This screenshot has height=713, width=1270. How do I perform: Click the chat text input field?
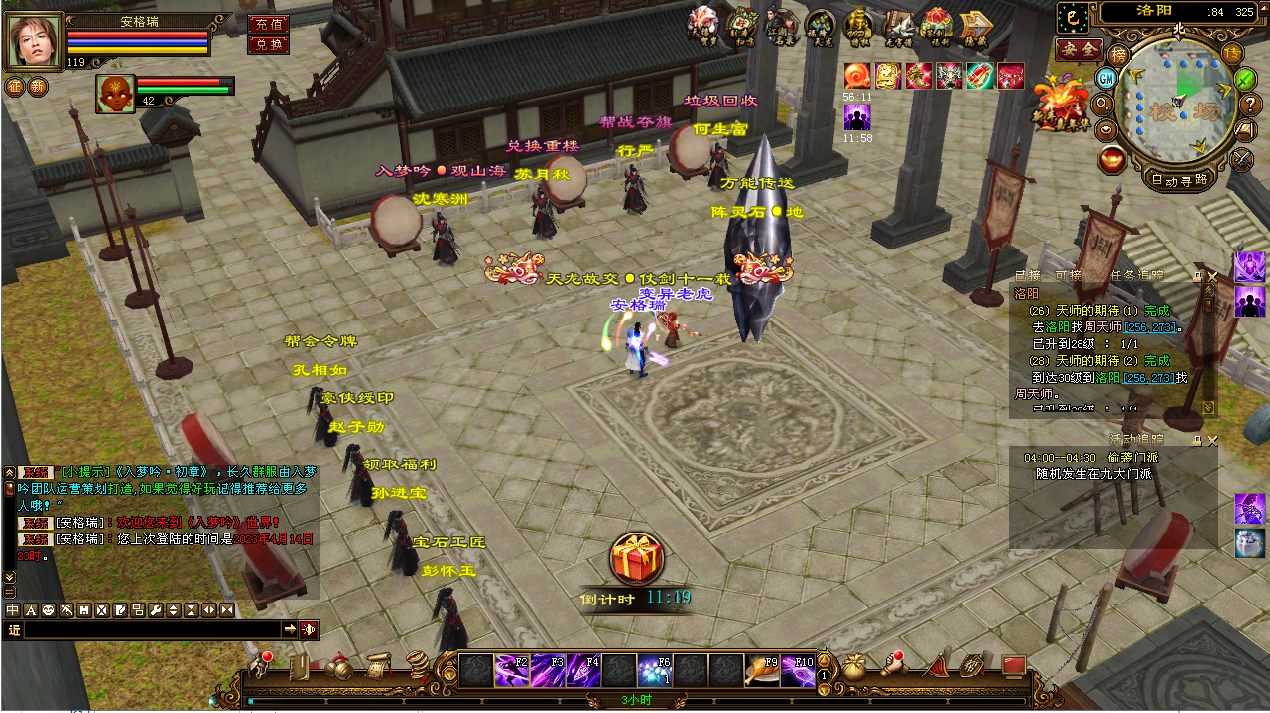click(152, 629)
